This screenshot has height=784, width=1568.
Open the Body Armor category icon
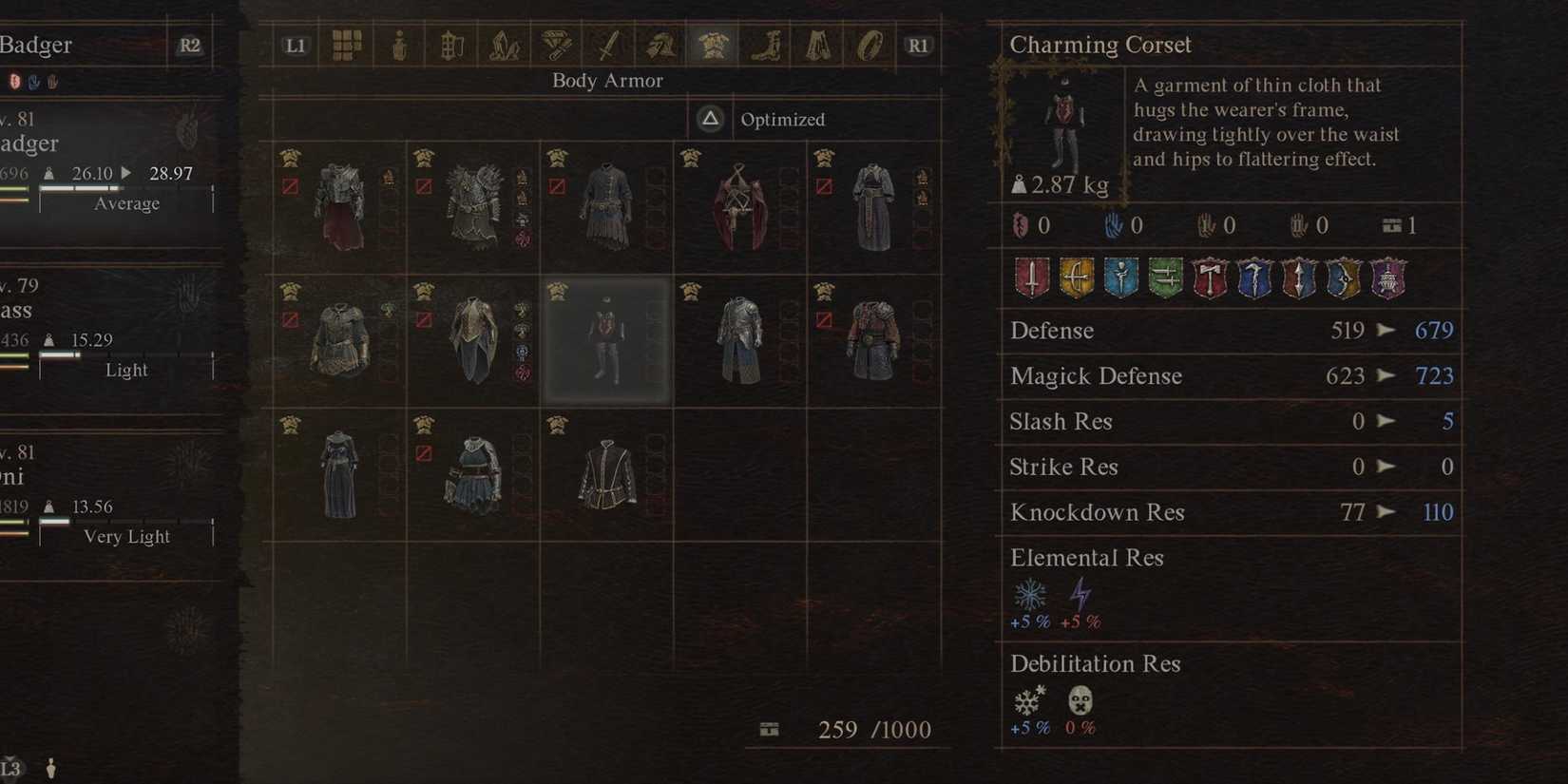[x=714, y=43]
